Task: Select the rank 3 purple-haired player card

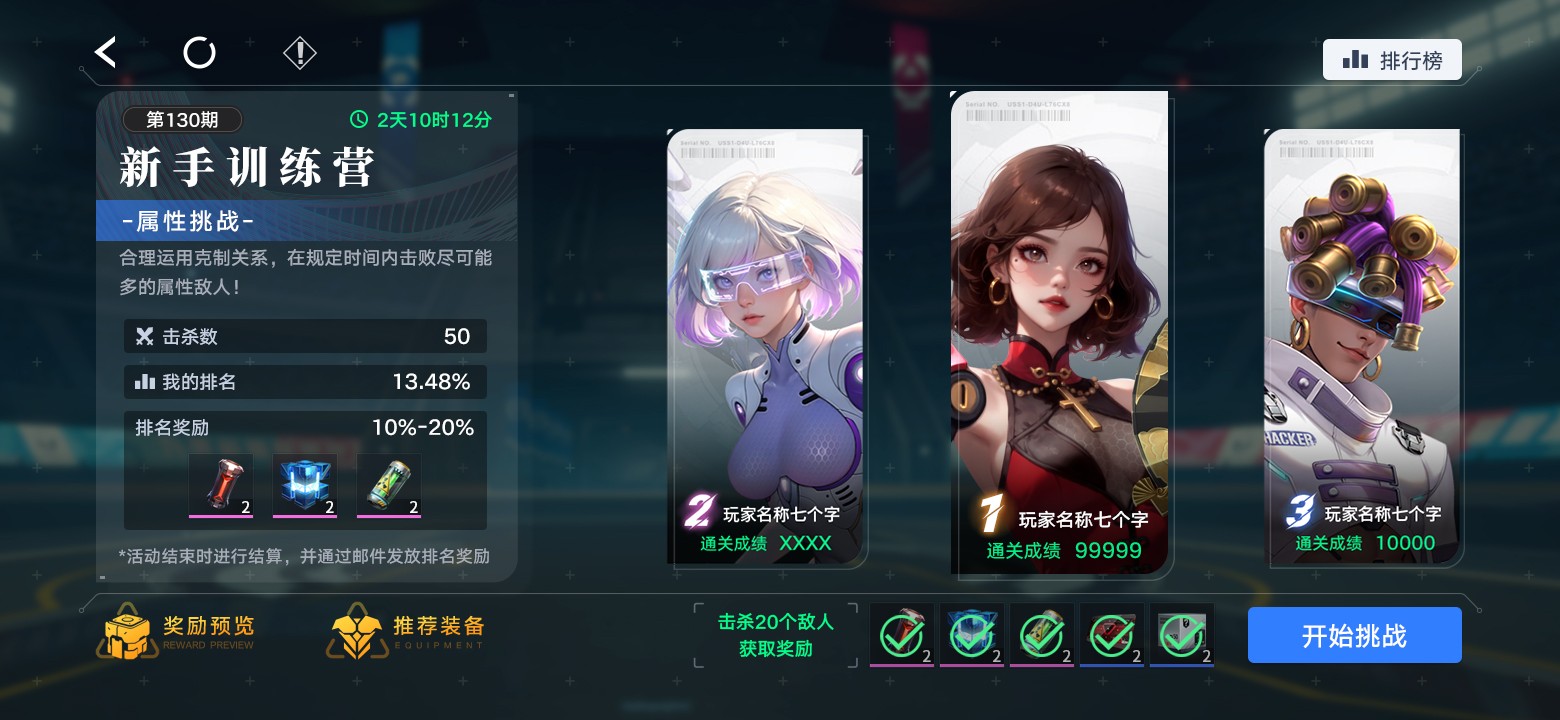Action: coord(1362,345)
